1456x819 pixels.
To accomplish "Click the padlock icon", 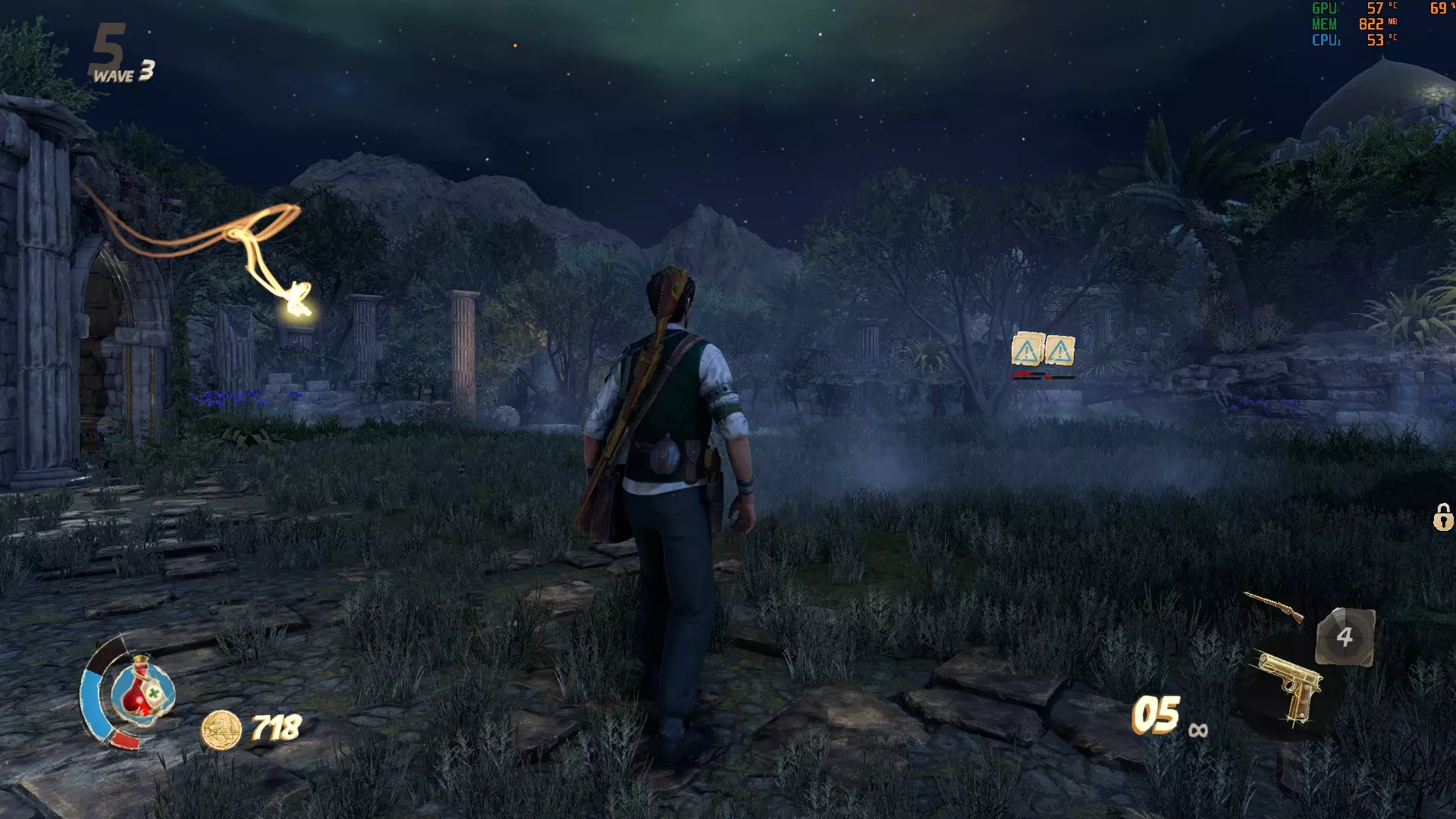I will pos(1442,517).
